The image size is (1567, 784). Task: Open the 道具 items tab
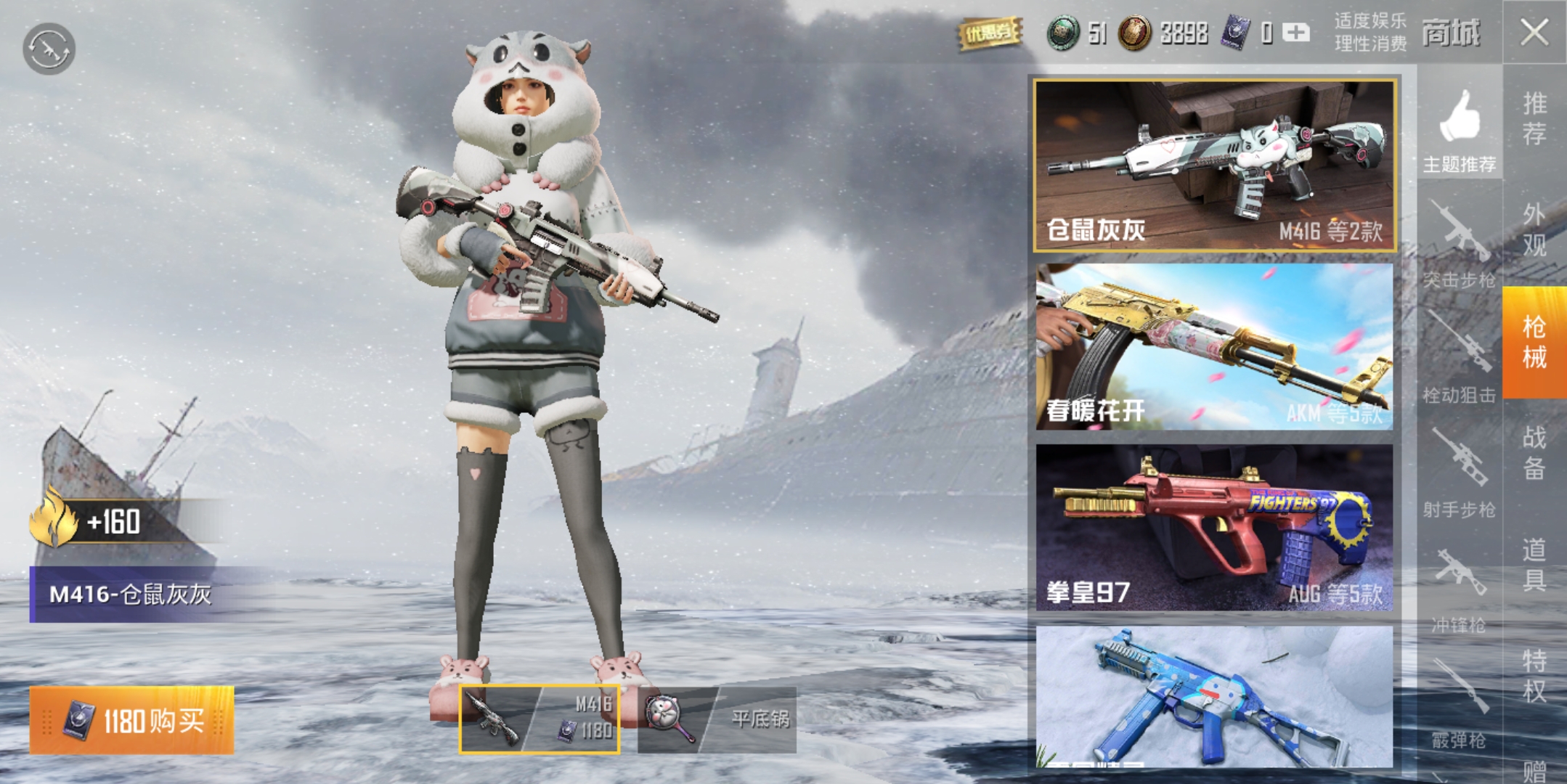pos(1534,565)
